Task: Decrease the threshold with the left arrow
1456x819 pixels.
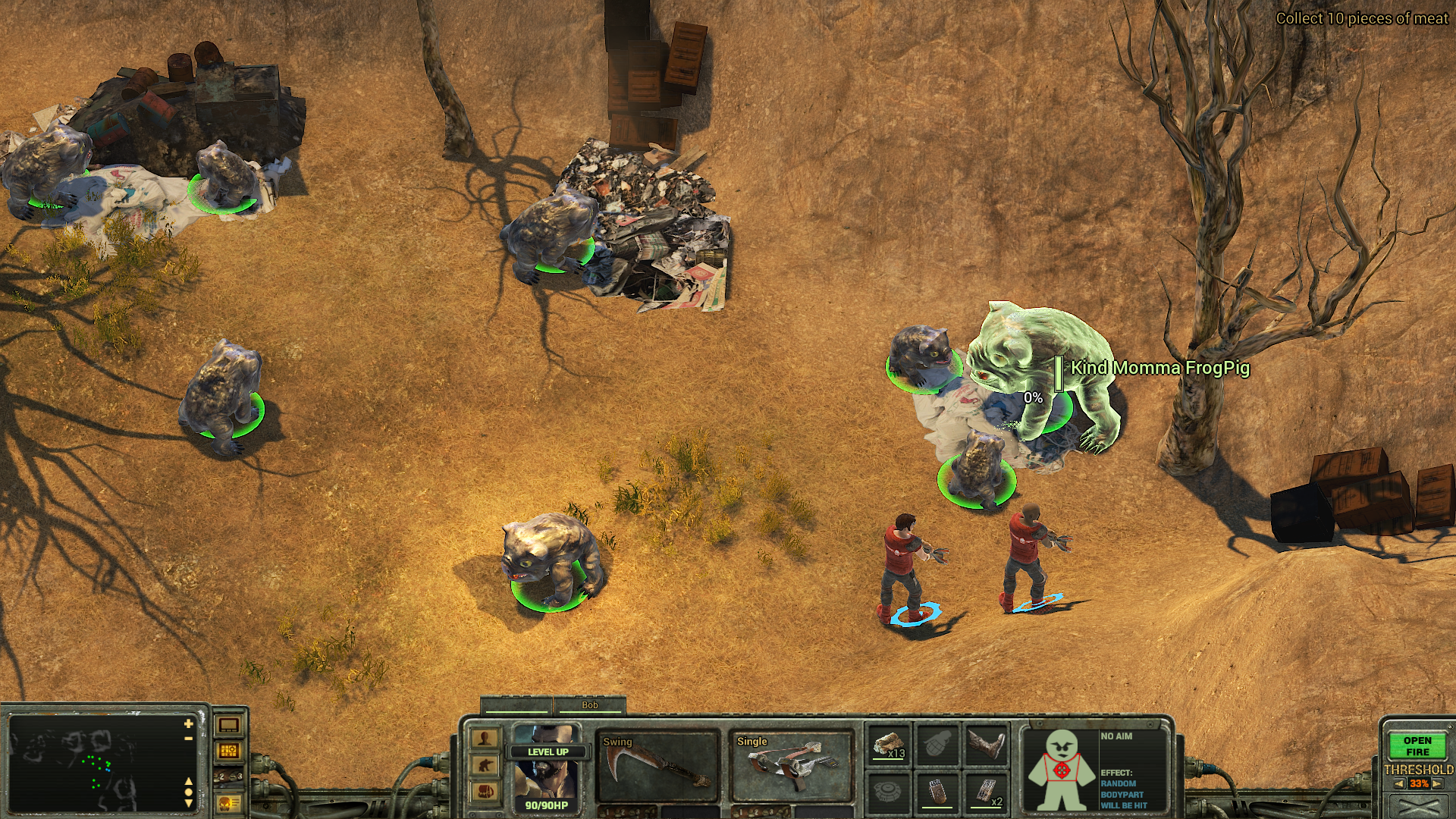Action: click(x=1398, y=784)
